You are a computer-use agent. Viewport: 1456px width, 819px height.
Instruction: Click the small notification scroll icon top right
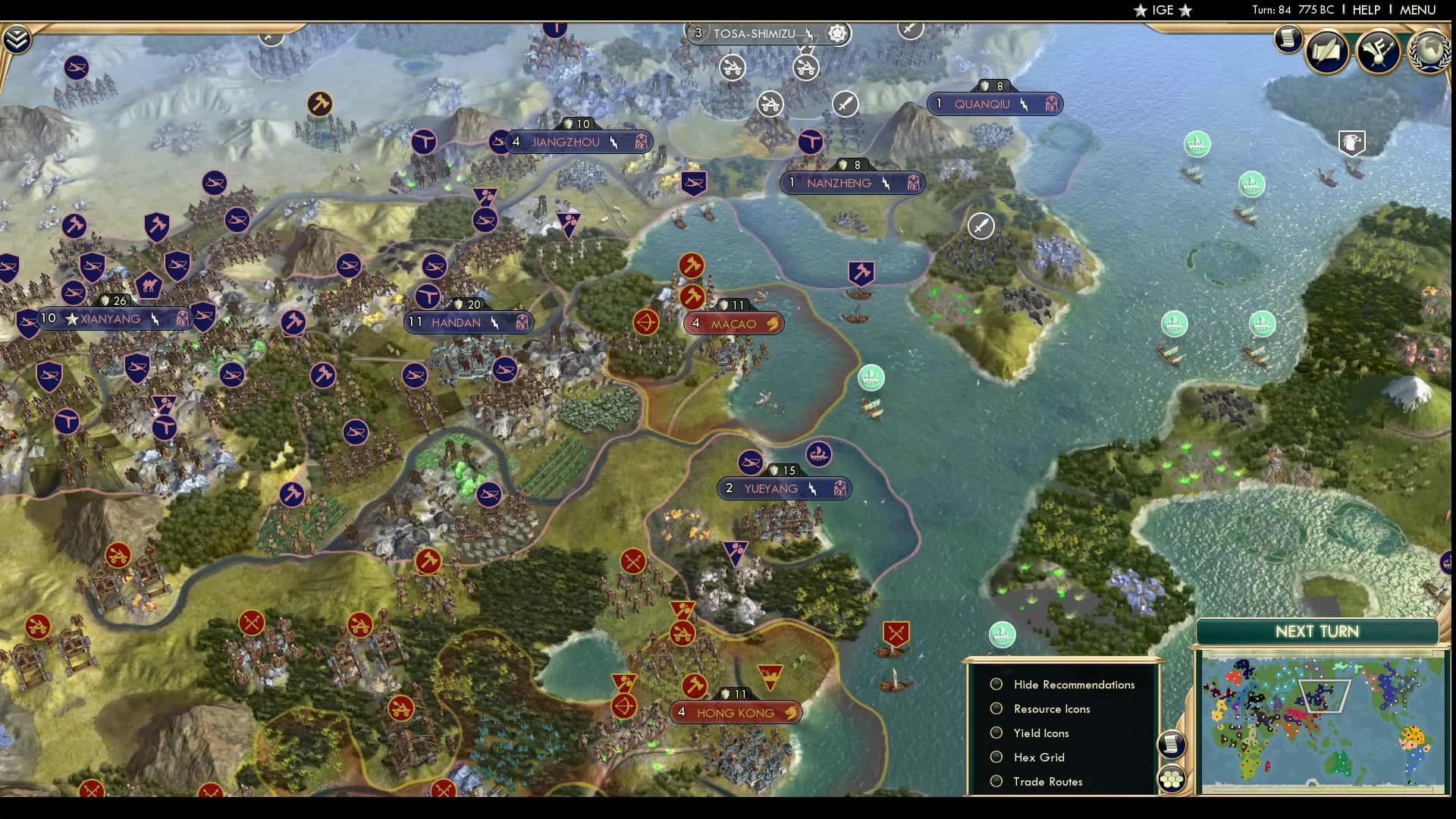coord(1288,39)
